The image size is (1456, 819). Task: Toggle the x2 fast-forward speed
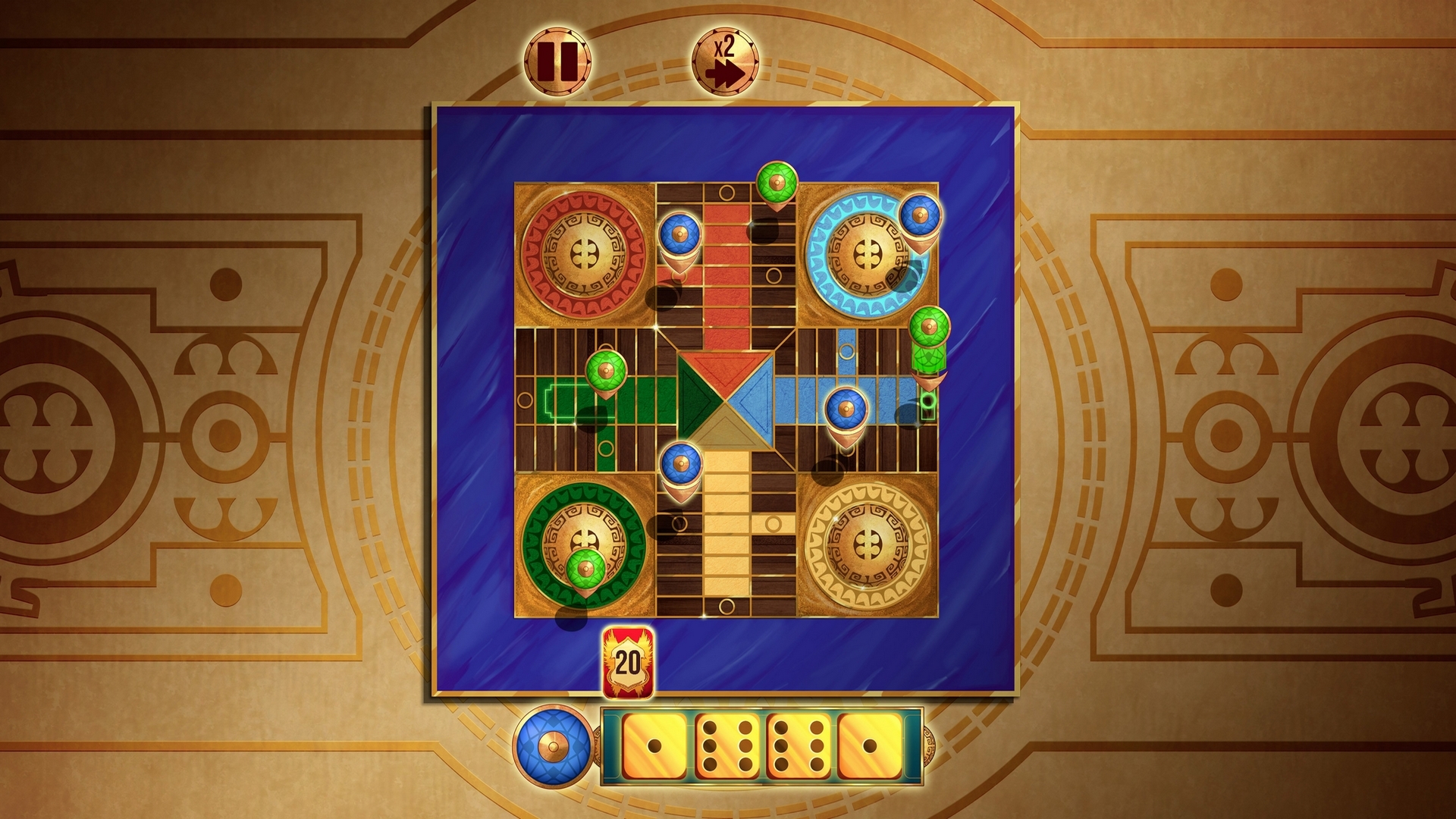726,62
